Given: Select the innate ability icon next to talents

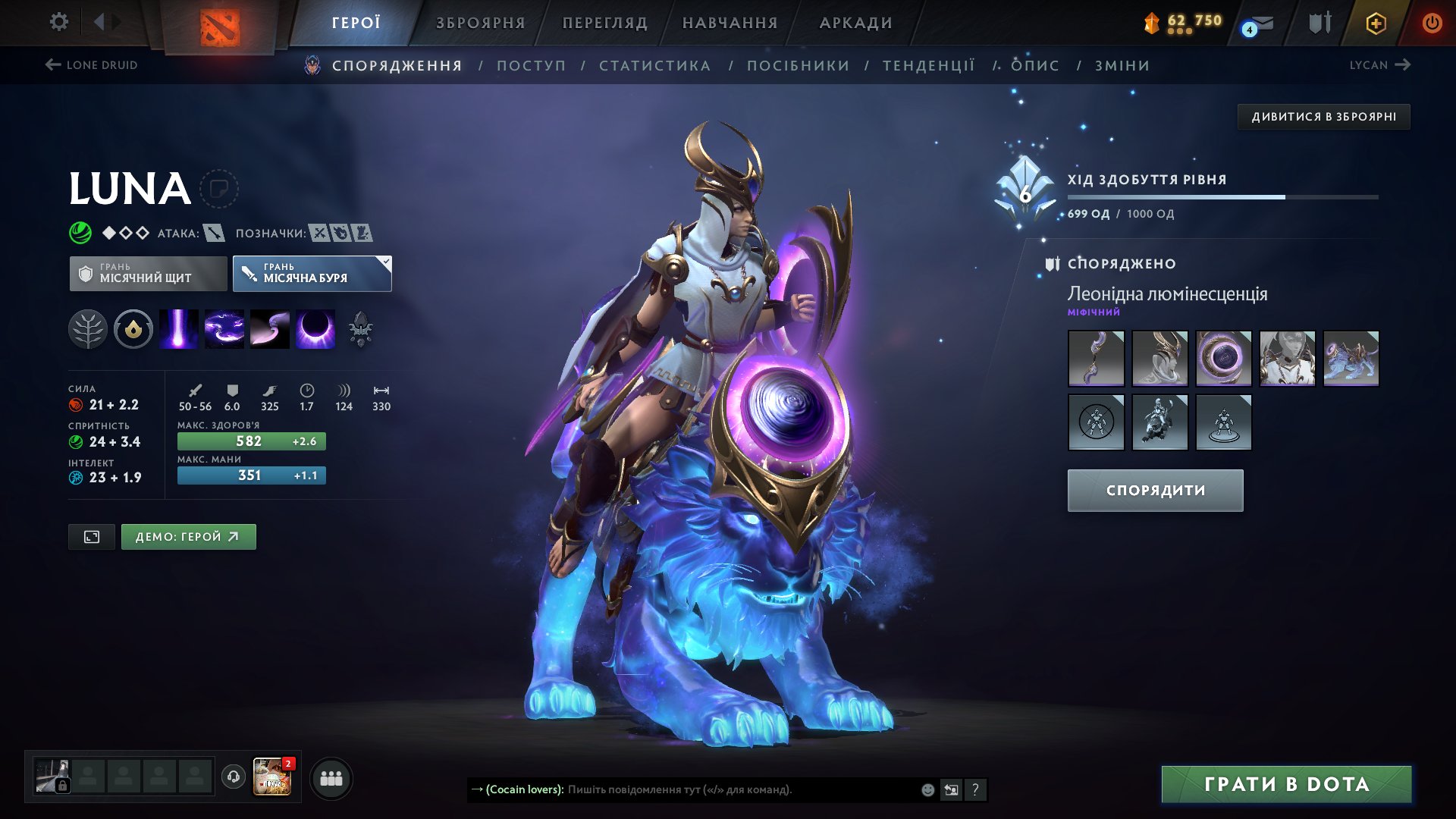Looking at the screenshot, I should tap(133, 328).
